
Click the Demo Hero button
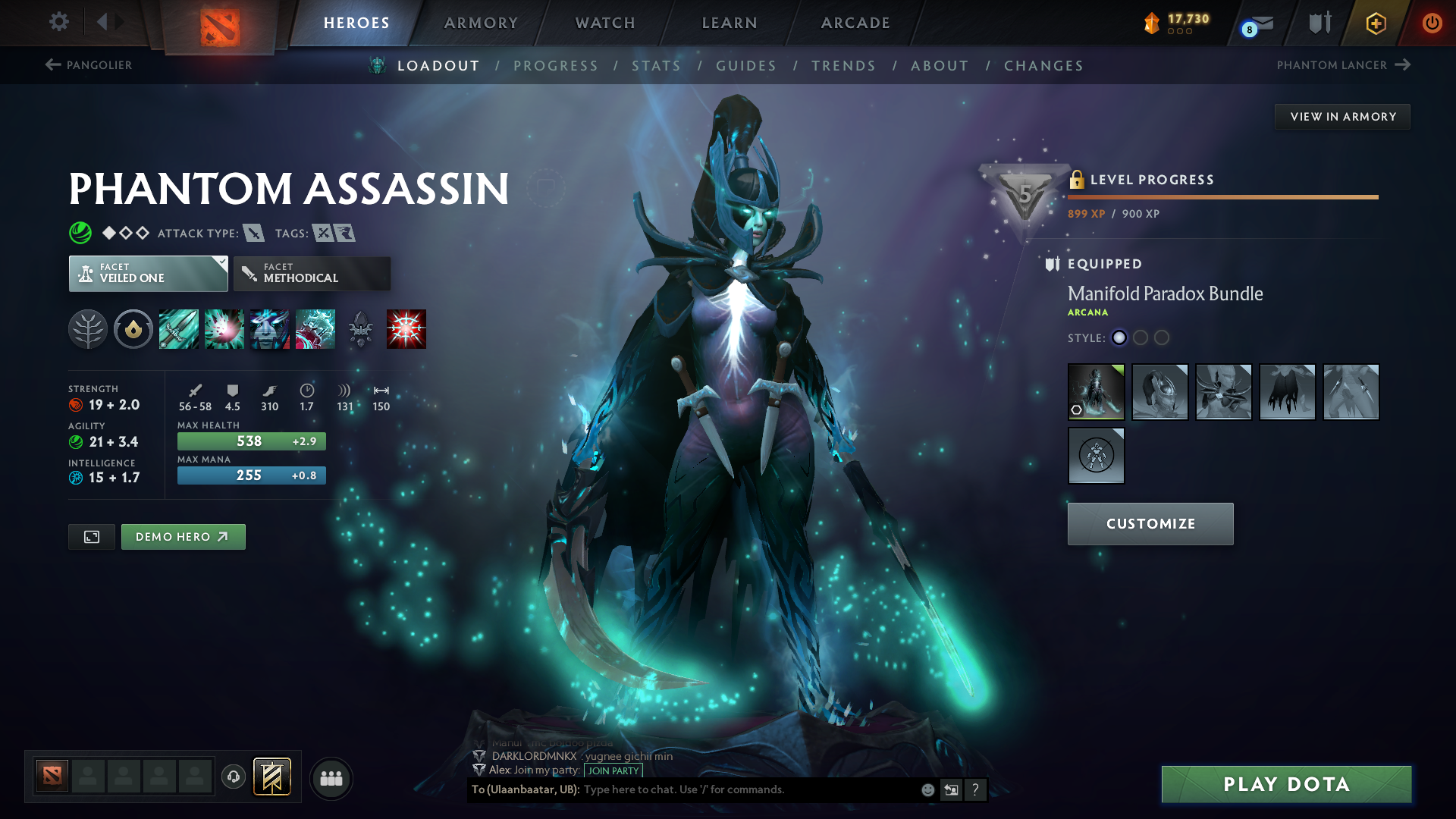pyautogui.click(x=183, y=536)
